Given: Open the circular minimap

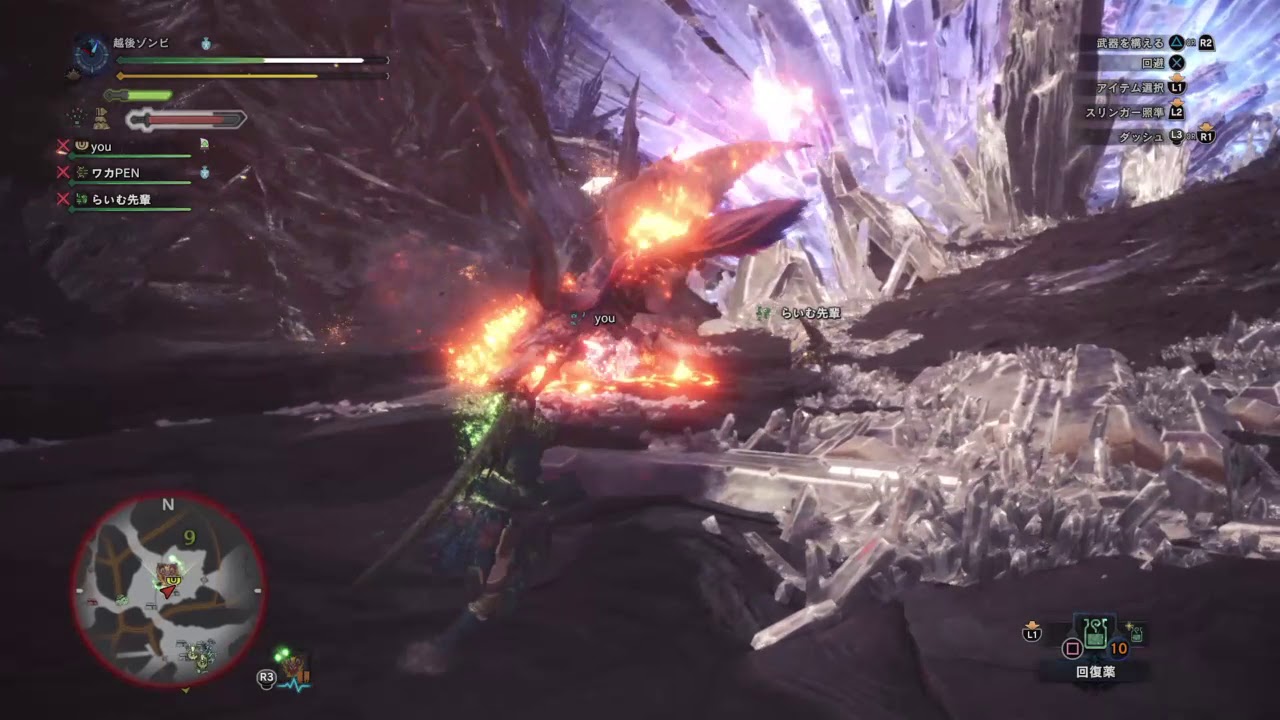Looking at the screenshot, I should [168, 589].
